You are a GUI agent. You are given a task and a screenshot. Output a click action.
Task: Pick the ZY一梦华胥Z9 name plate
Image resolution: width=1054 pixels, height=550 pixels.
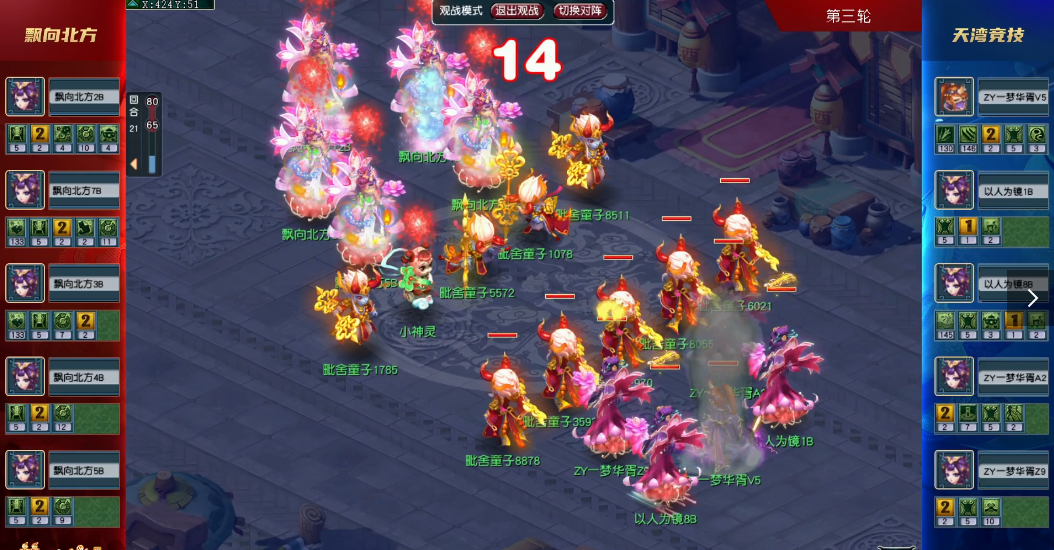[1012, 470]
